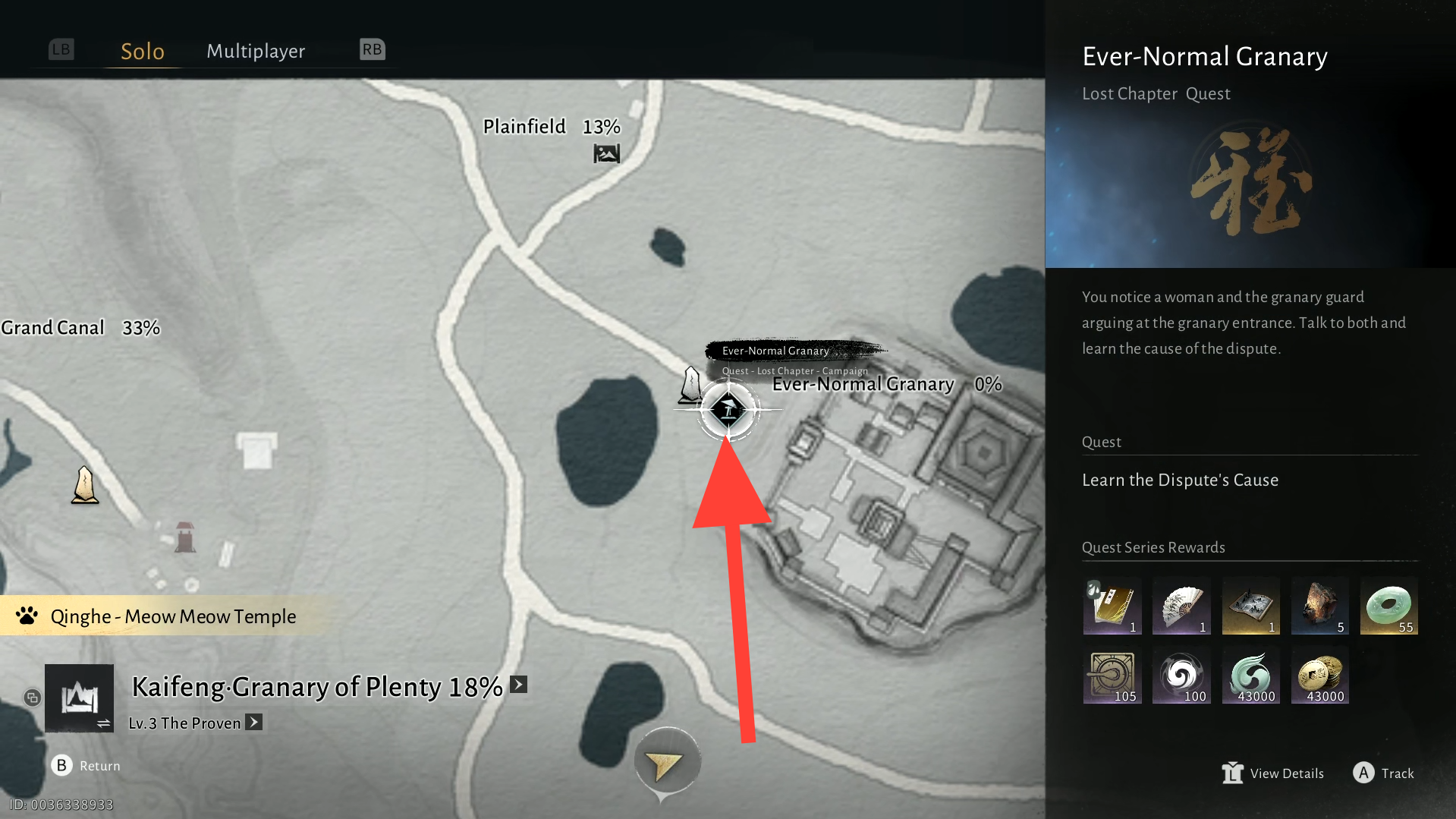The image size is (1456, 819).
Task: Open Lv.3 The Proven details
Action: 254,723
